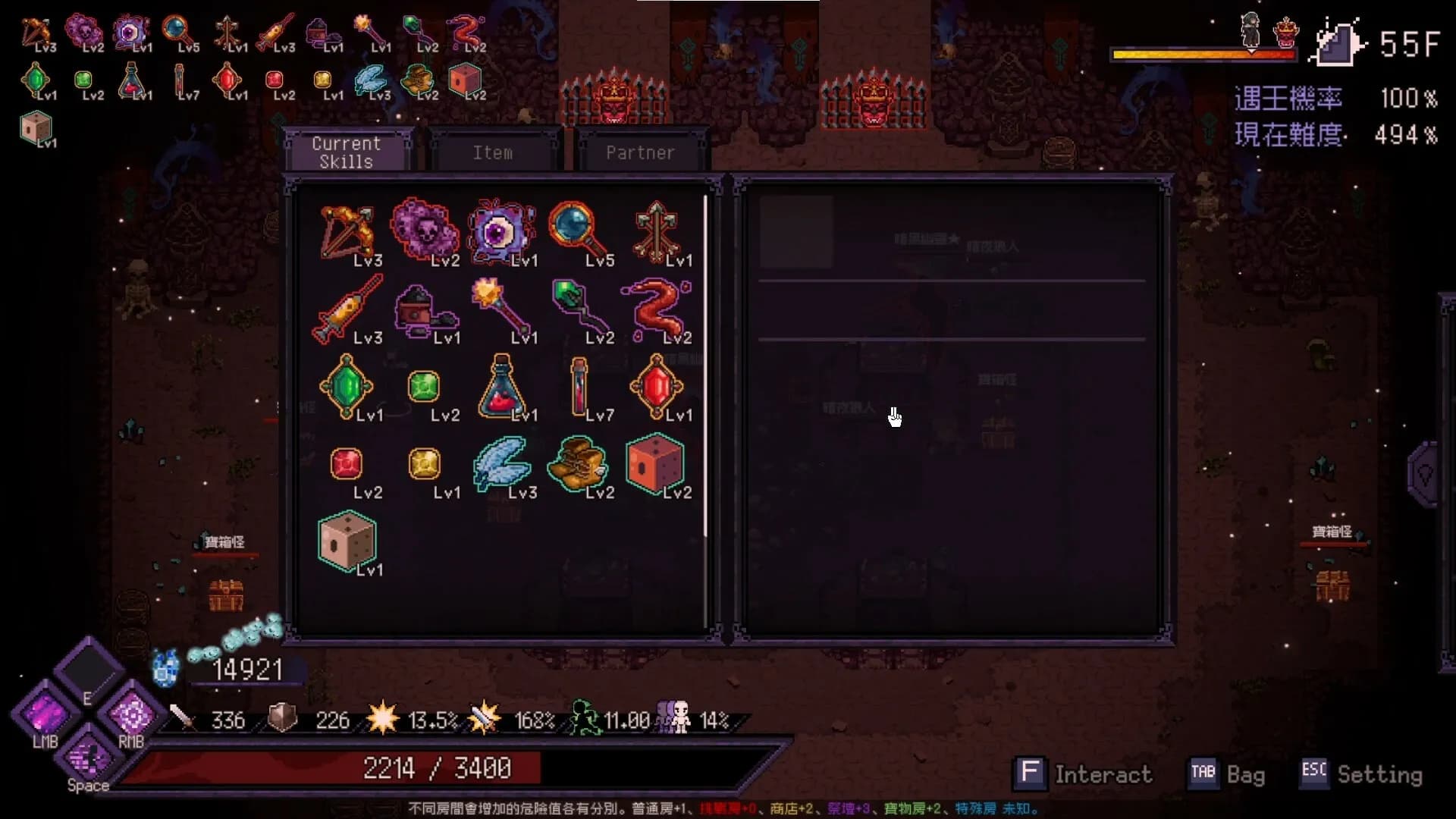Image resolution: width=1456 pixels, height=819 pixels.
Task: Select the LMB skill slot
Action: 44,713
